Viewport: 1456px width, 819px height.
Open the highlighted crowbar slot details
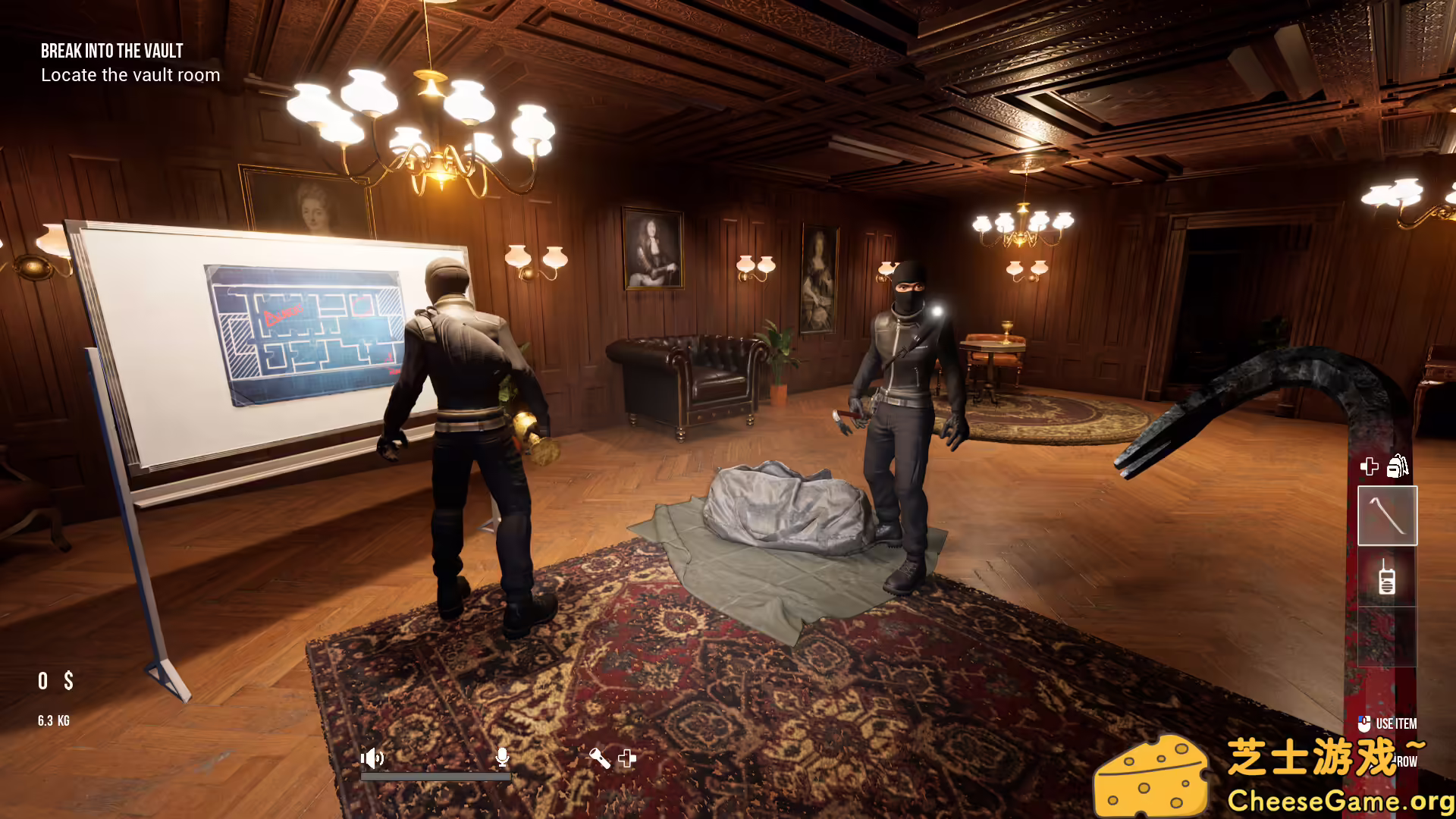click(x=1387, y=515)
